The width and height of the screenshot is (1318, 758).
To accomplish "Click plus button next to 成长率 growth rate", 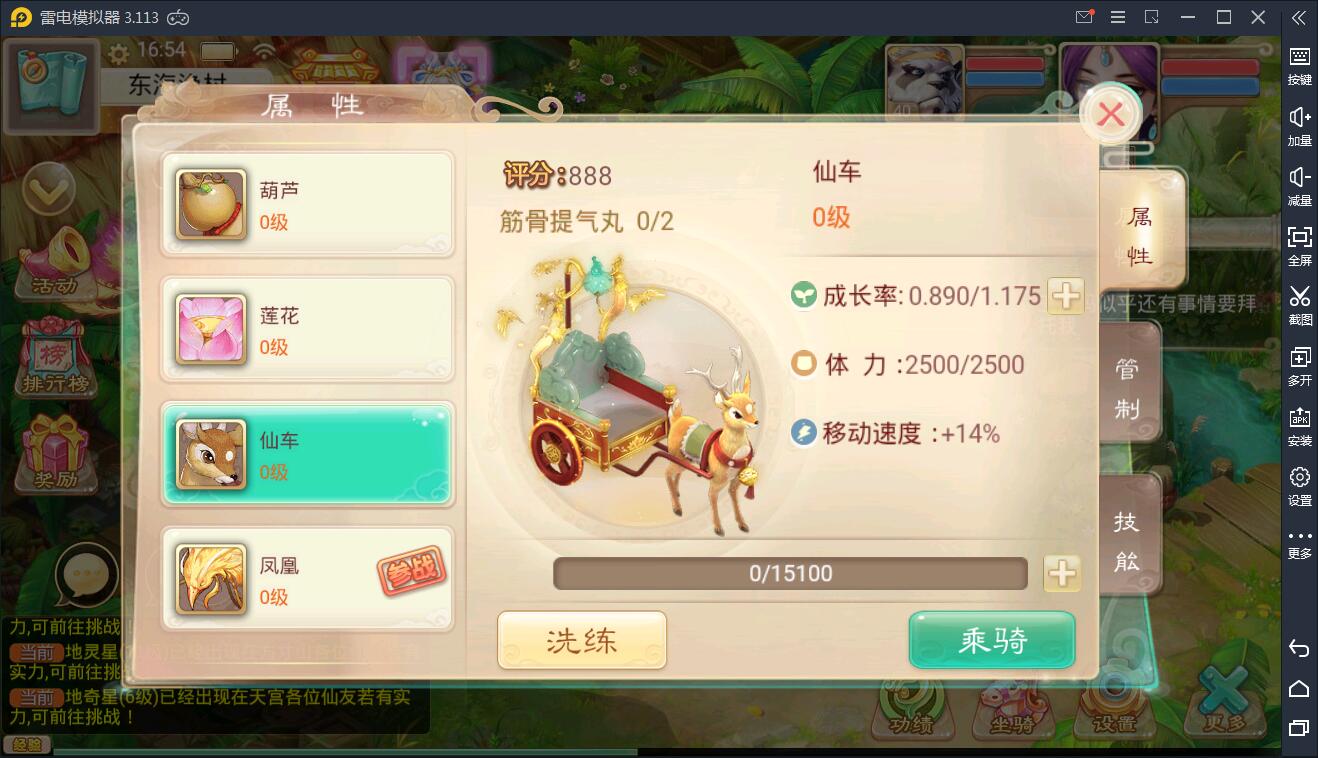I will click(1065, 296).
